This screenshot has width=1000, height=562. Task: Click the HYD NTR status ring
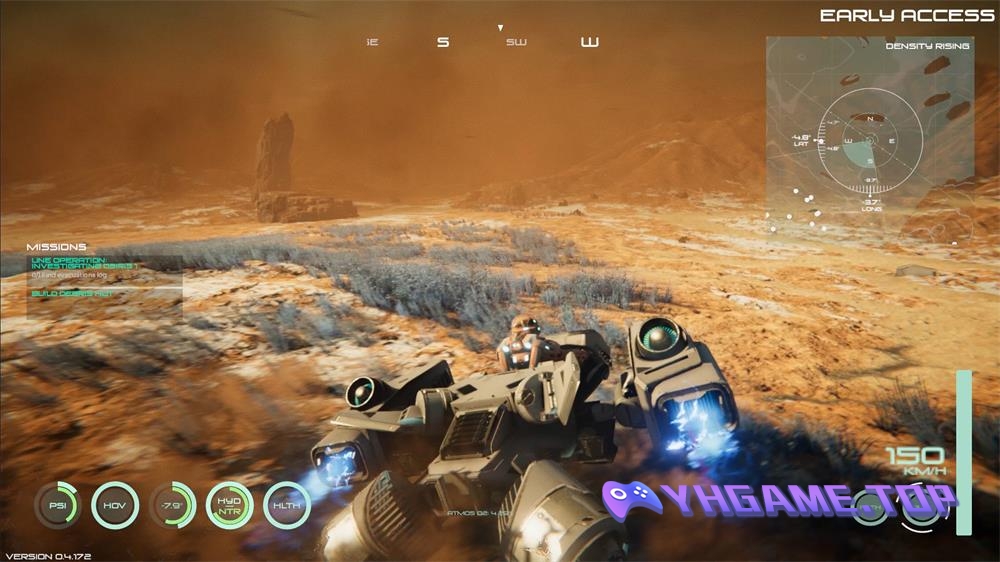pos(230,505)
